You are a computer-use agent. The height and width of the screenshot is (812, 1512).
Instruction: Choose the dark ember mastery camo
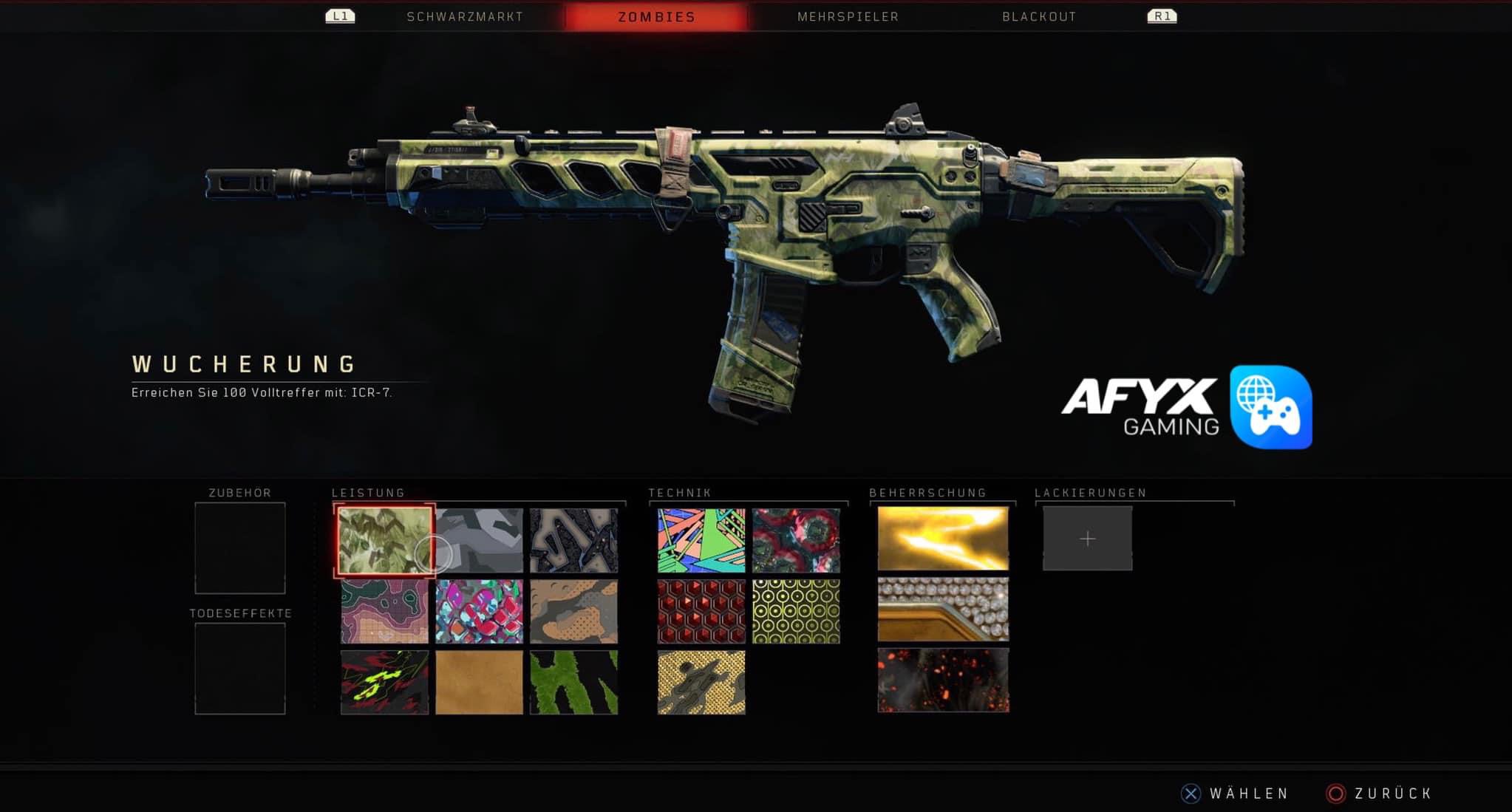[943, 680]
